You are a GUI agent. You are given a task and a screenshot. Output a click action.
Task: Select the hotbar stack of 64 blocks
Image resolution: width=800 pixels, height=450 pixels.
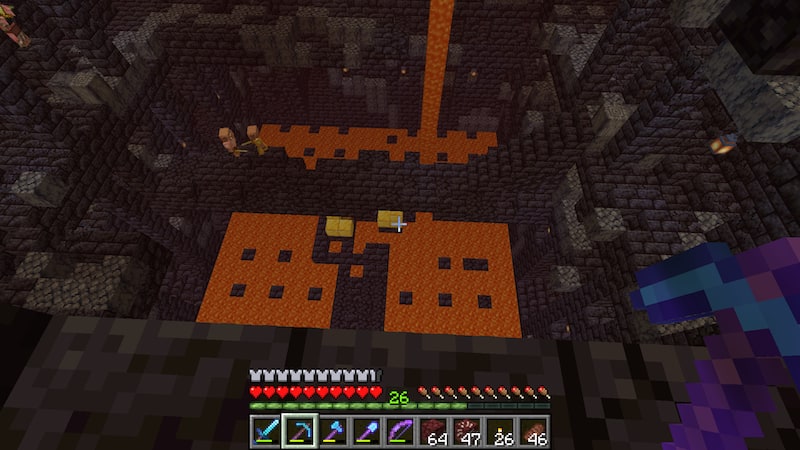tap(435, 431)
